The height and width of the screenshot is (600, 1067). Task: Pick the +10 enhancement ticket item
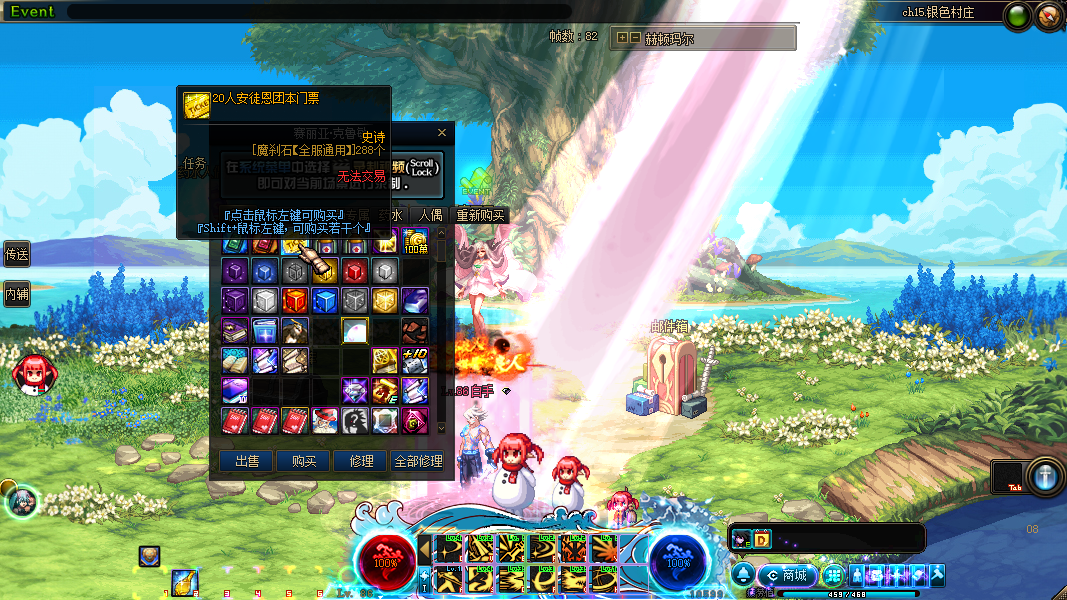coord(415,360)
